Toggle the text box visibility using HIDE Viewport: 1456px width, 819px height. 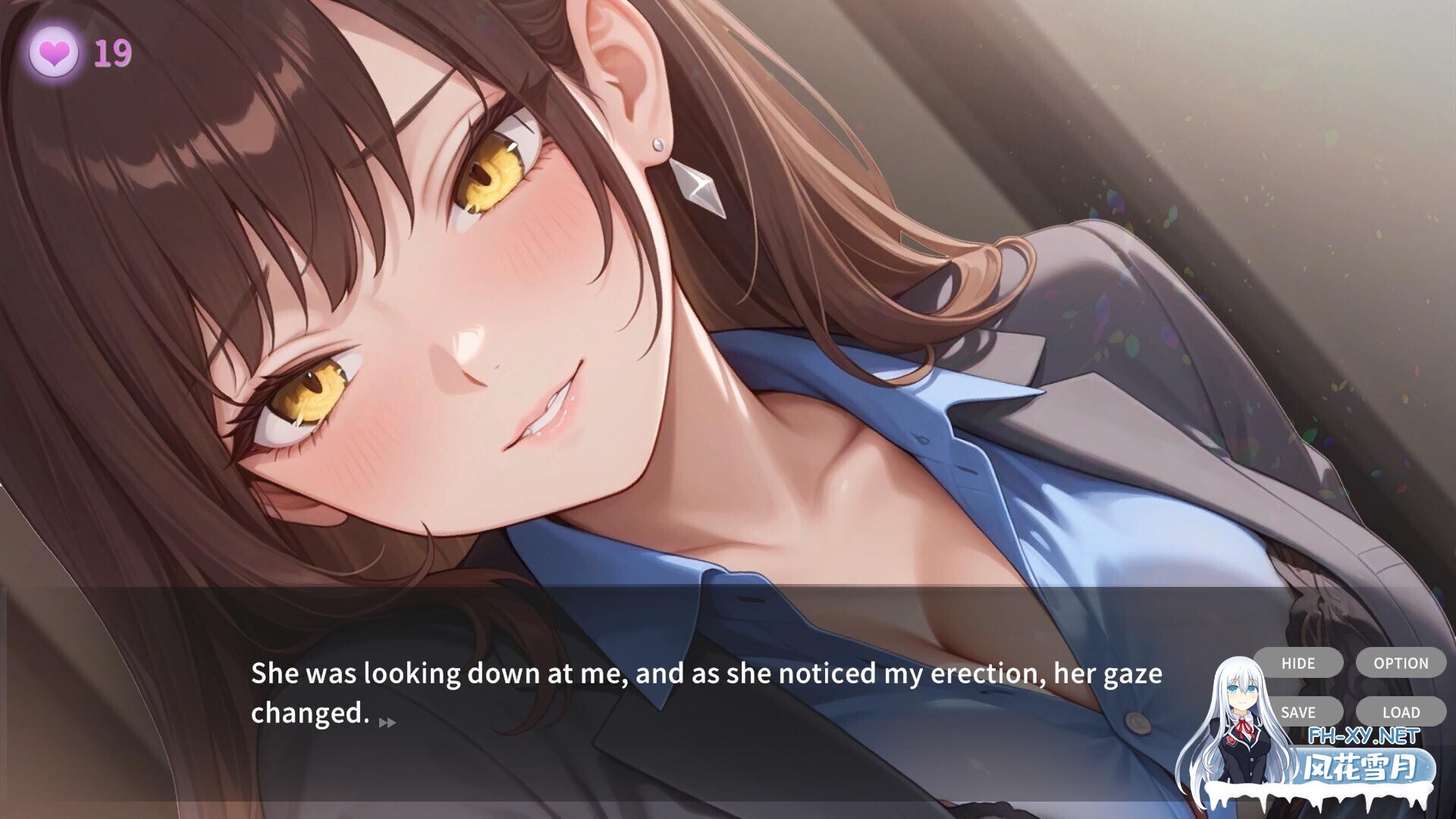click(1298, 663)
